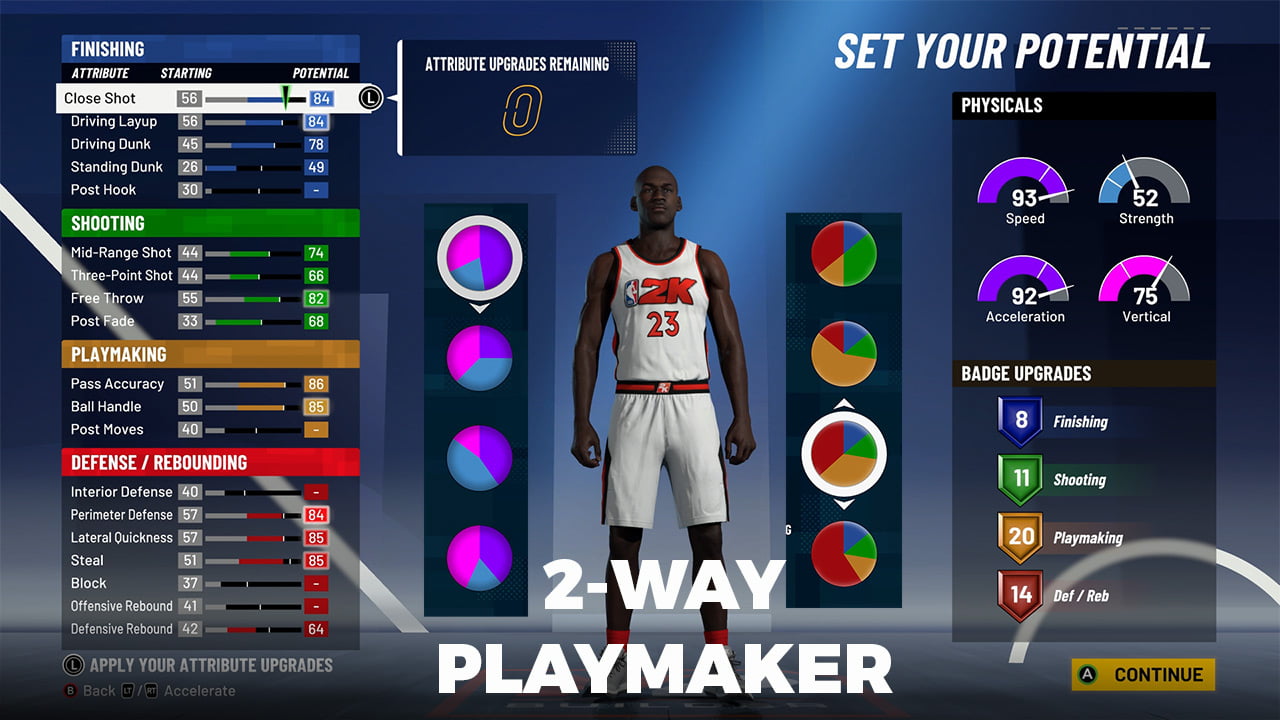This screenshot has height=720, width=1280.
Task: Select the blue Finishing badge icon
Action: 1019,421
